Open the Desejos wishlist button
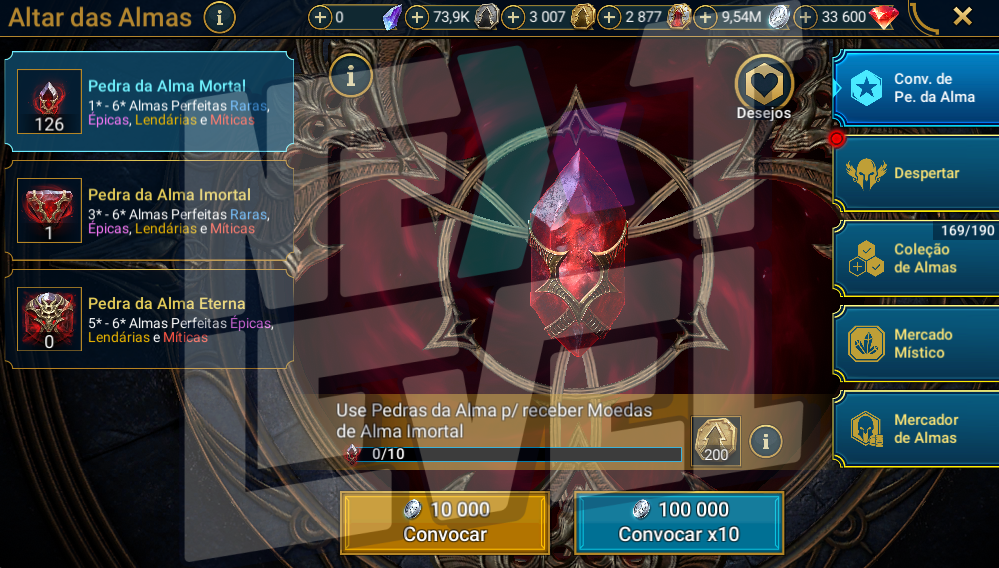 coord(765,85)
